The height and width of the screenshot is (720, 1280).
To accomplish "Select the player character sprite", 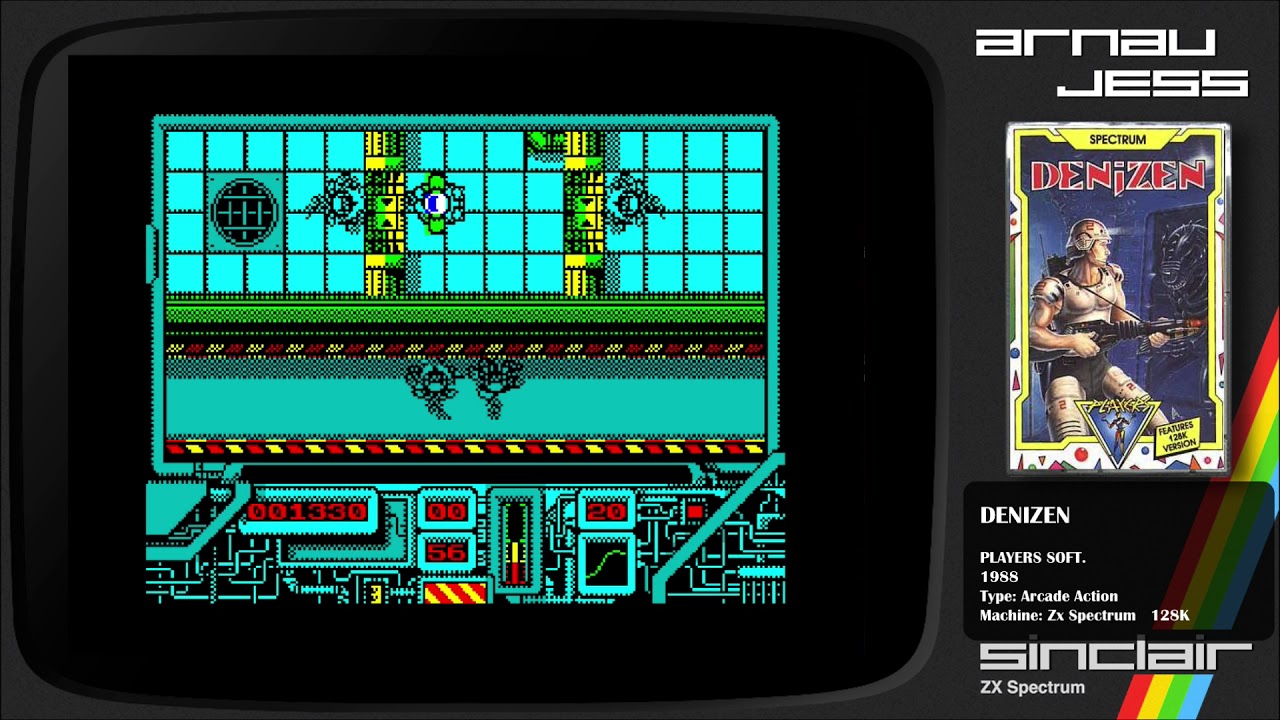I will (x=434, y=202).
